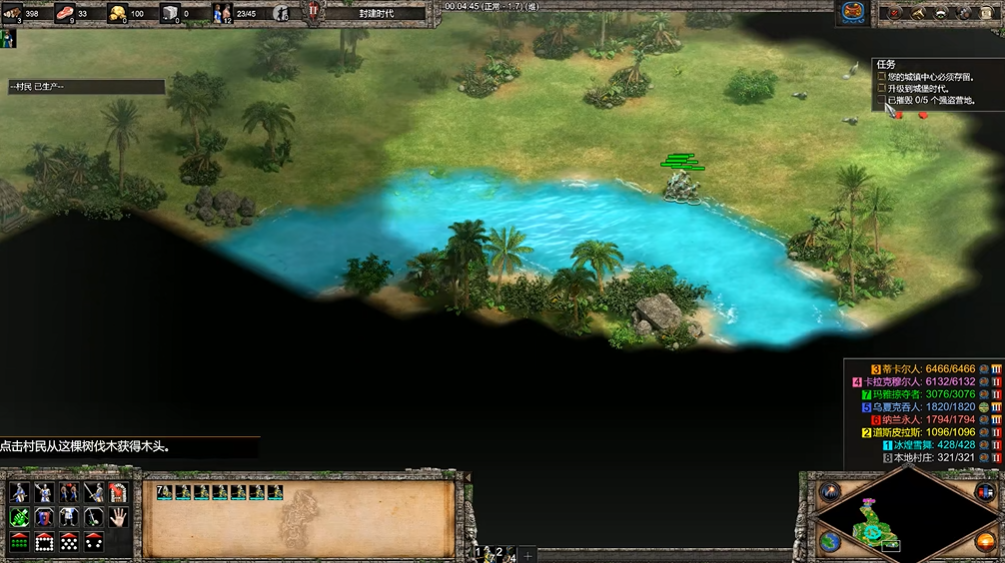Toggle the minimap red and blue banner button
Image resolution: width=1005 pixels, height=563 pixels.
(984, 491)
